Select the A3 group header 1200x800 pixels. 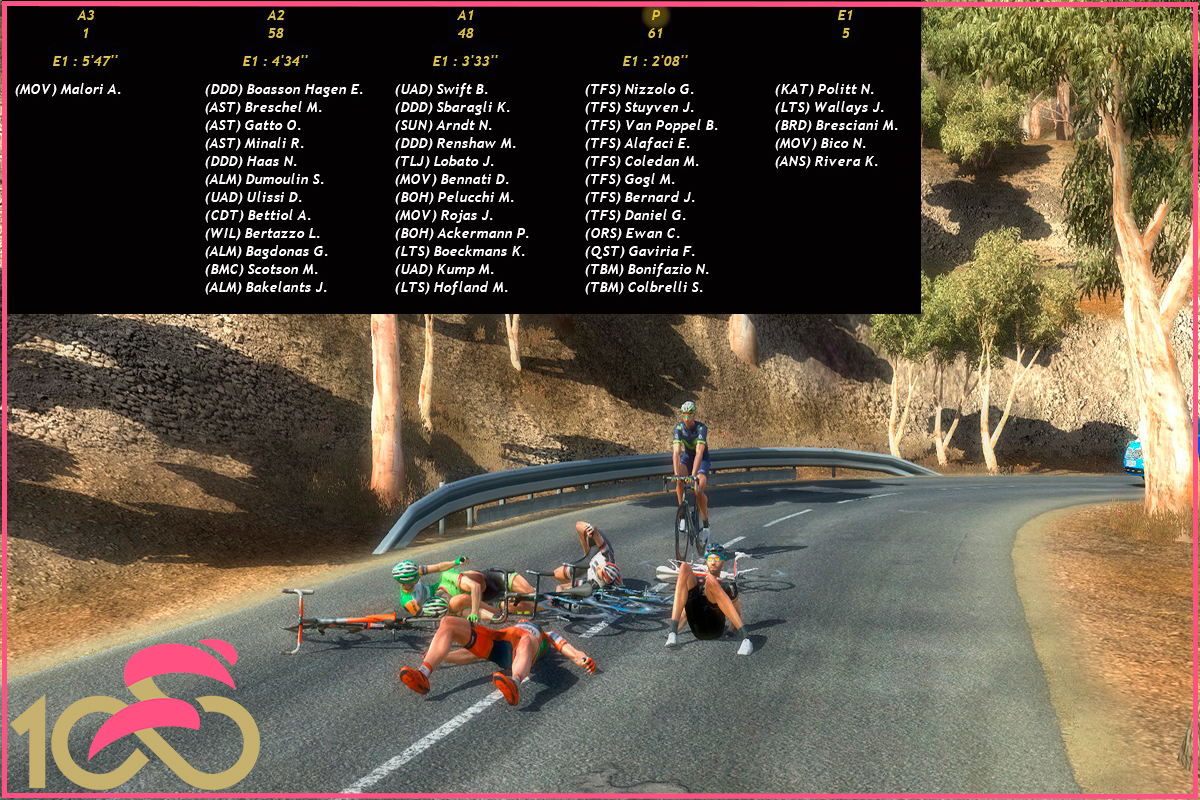(85, 16)
